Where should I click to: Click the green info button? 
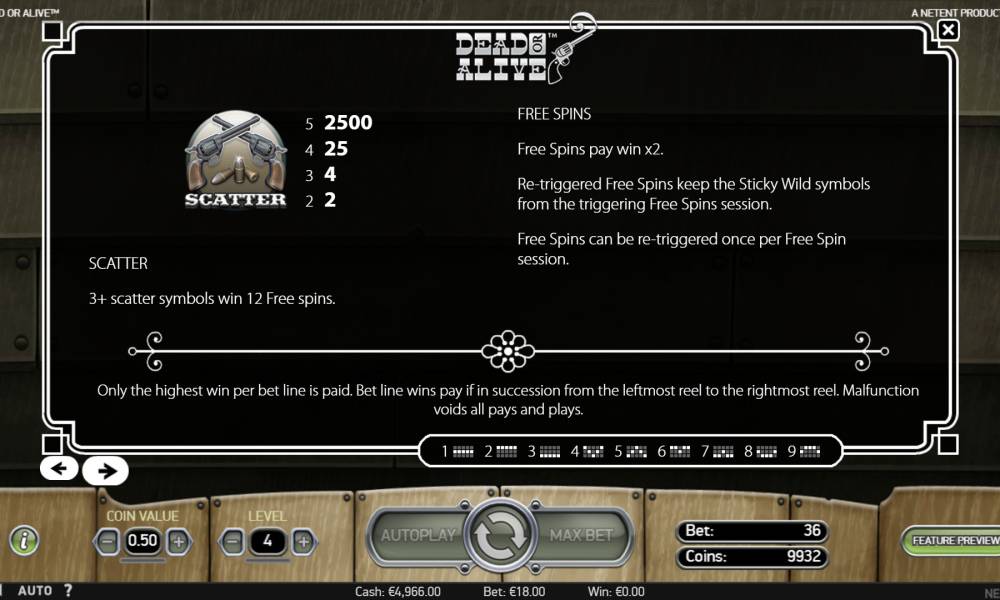click(23, 540)
